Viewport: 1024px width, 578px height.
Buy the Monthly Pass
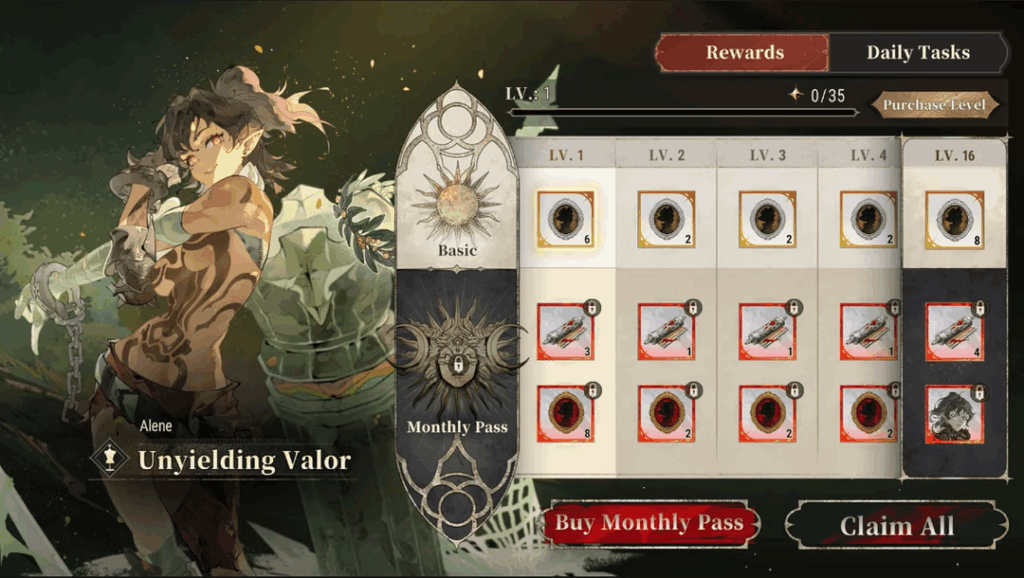coord(650,523)
